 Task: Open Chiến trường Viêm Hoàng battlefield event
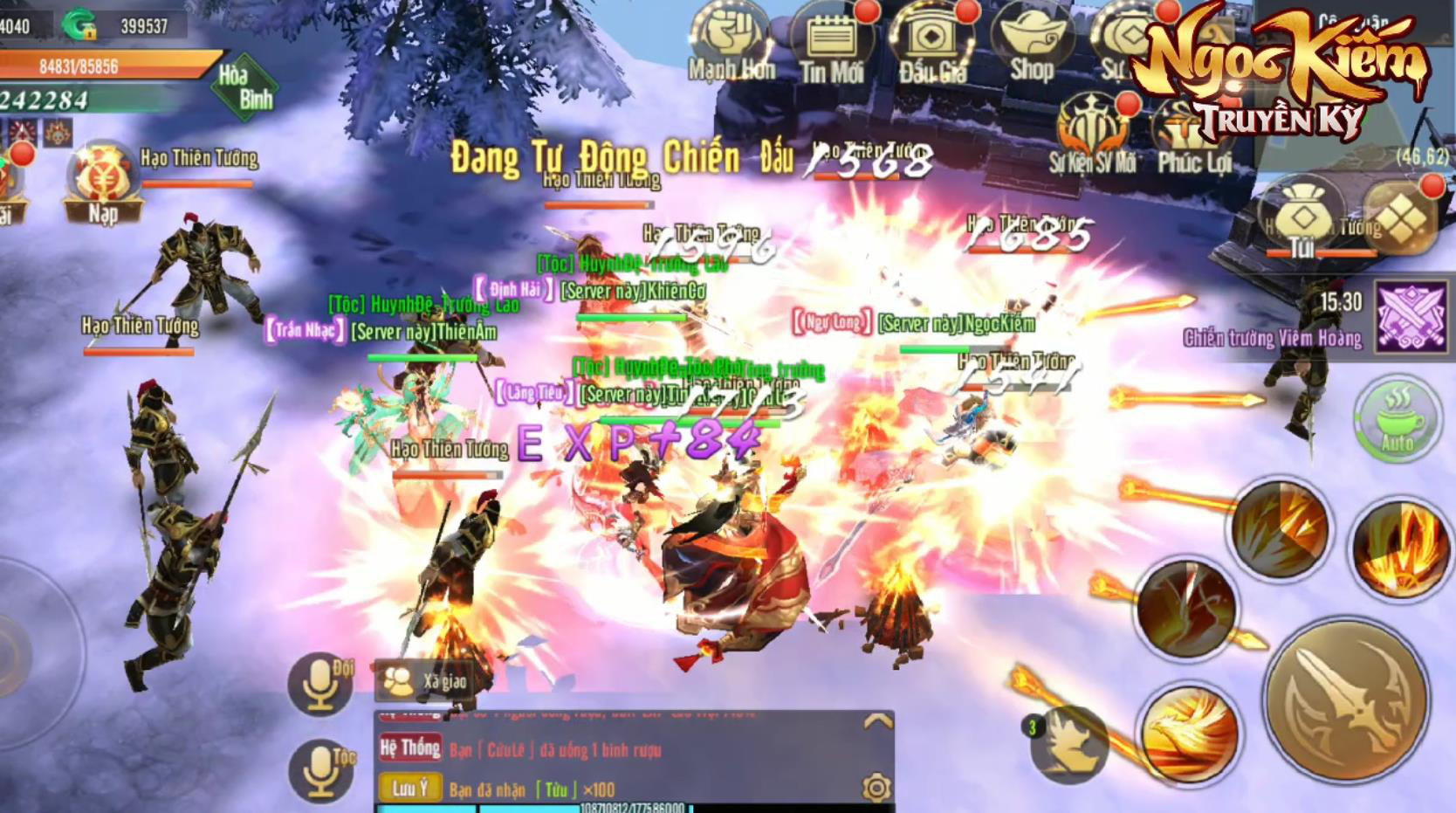click(1410, 316)
